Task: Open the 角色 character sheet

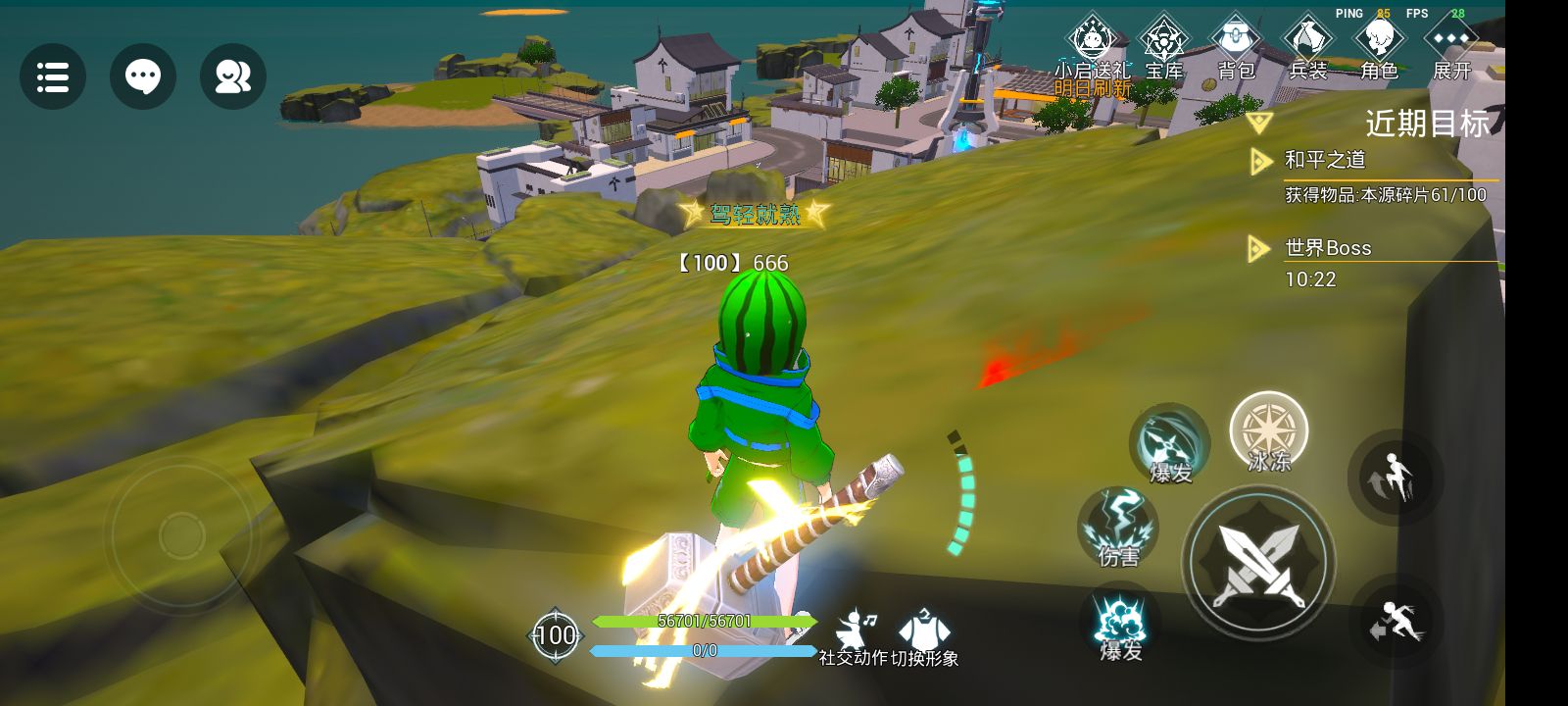Action: tap(1379, 44)
